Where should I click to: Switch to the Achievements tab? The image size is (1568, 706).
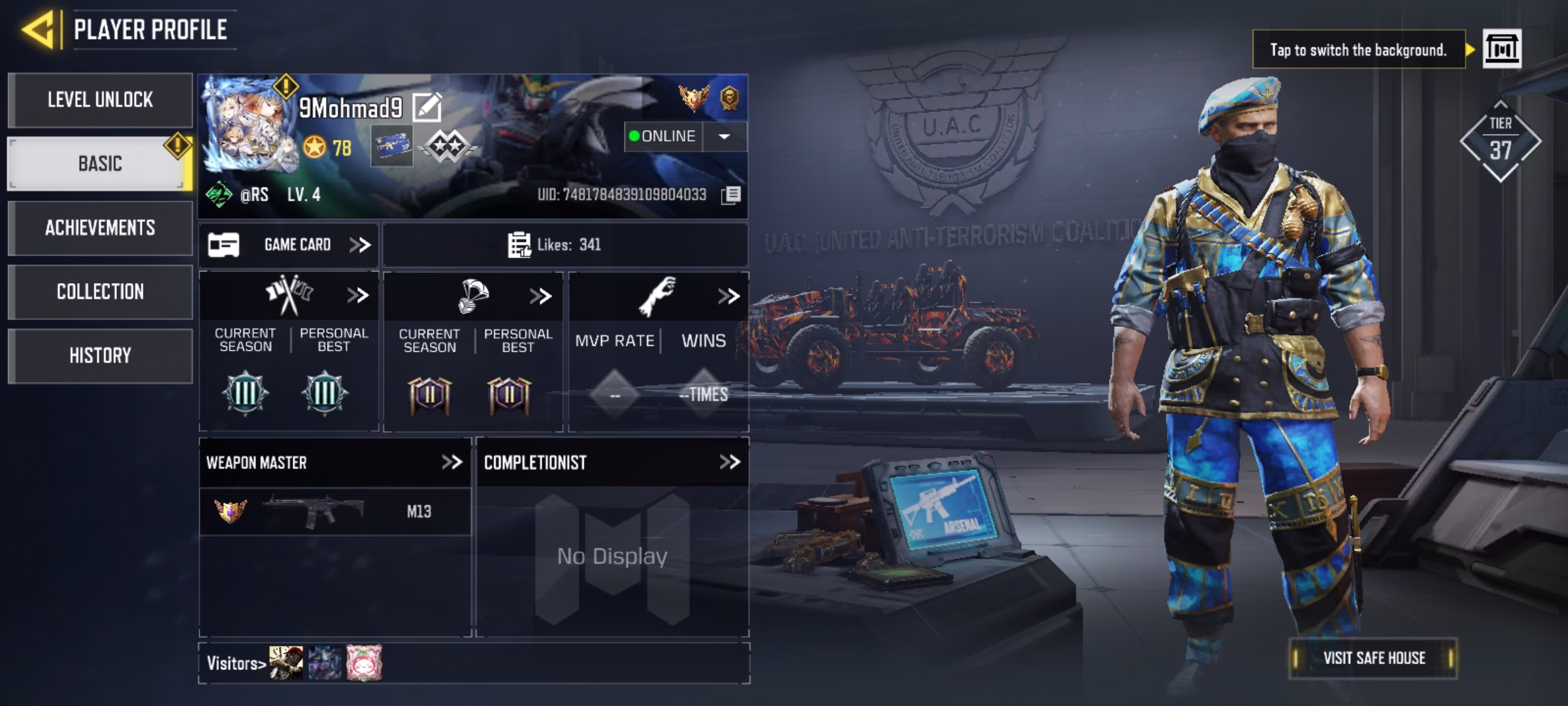tap(101, 228)
